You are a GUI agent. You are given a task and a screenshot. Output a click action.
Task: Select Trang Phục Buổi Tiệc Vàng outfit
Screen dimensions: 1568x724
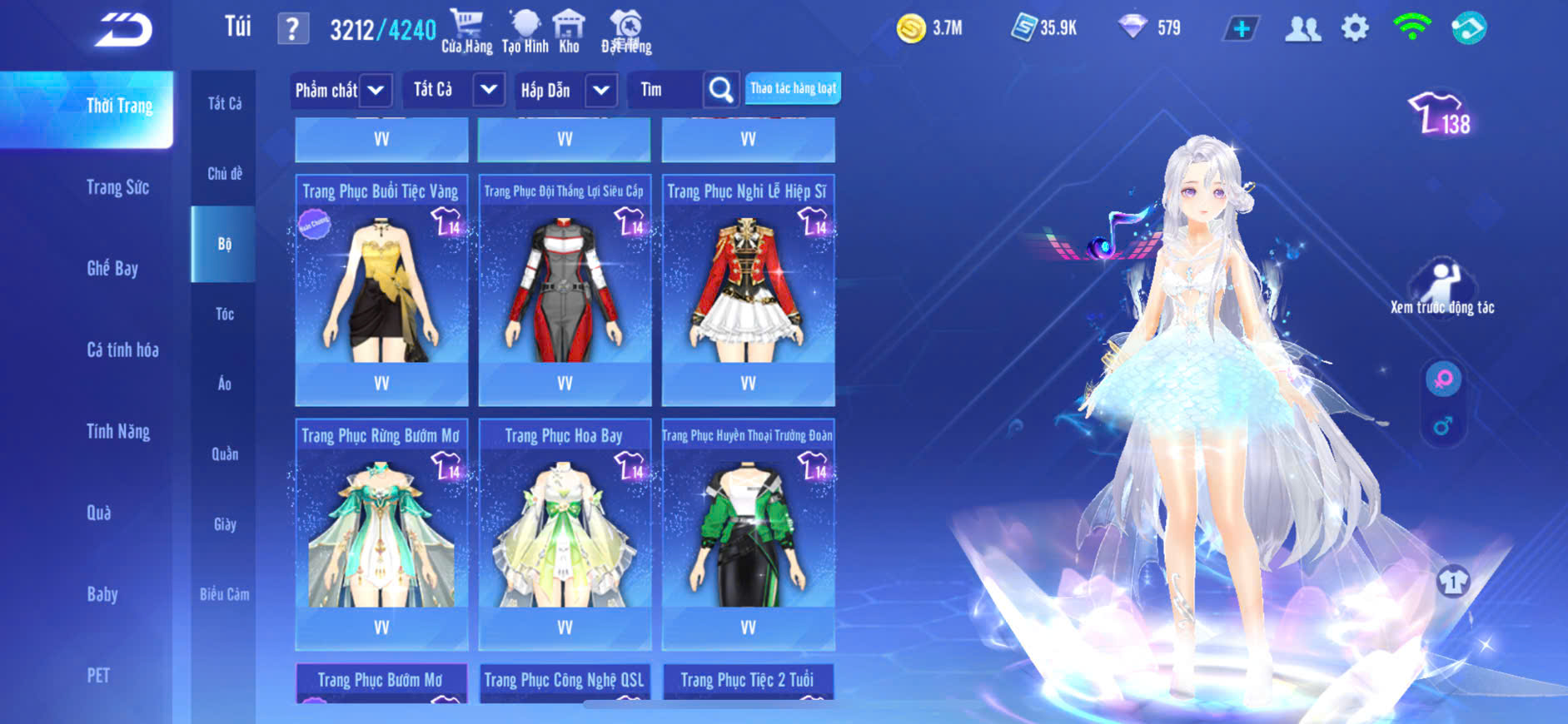(381, 287)
